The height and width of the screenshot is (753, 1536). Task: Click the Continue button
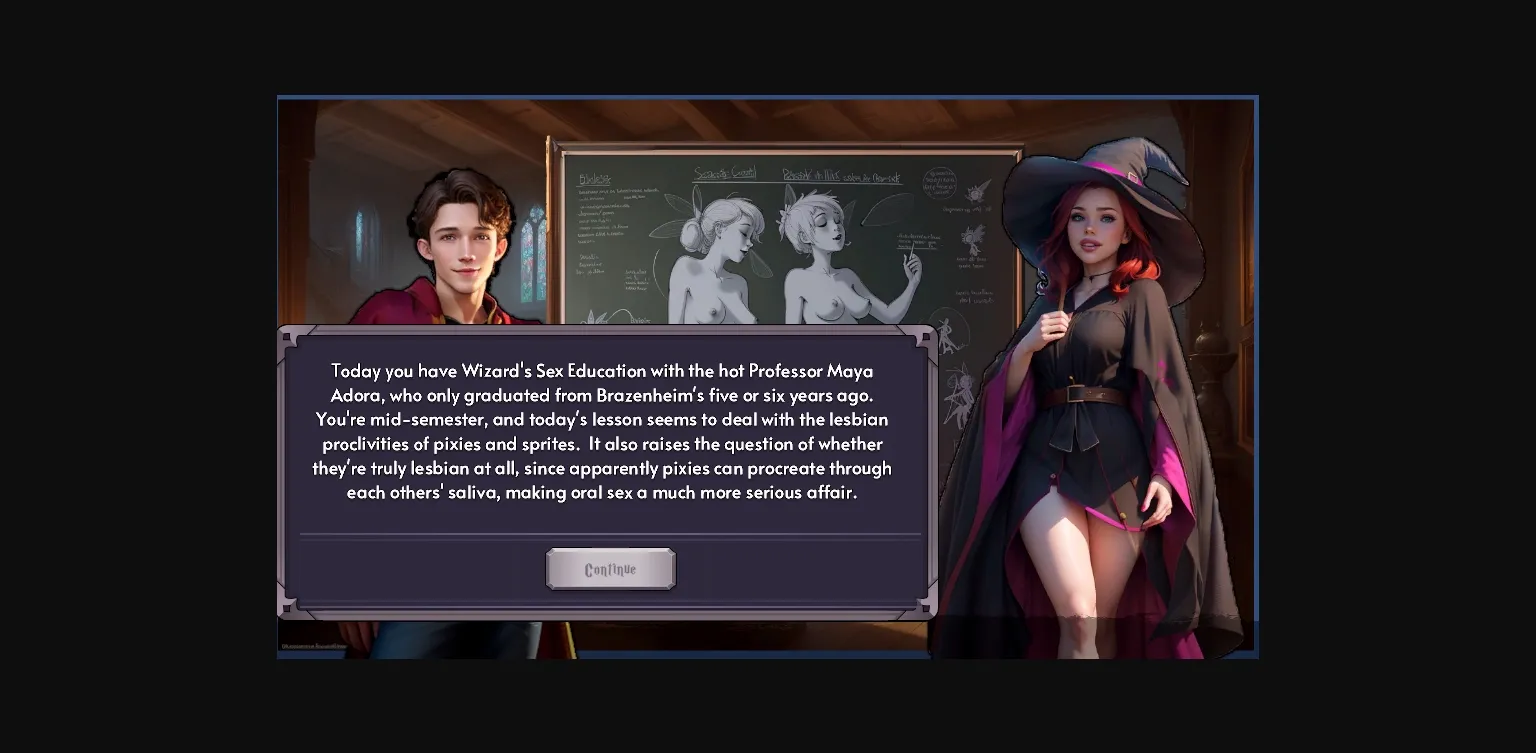[x=610, y=568]
